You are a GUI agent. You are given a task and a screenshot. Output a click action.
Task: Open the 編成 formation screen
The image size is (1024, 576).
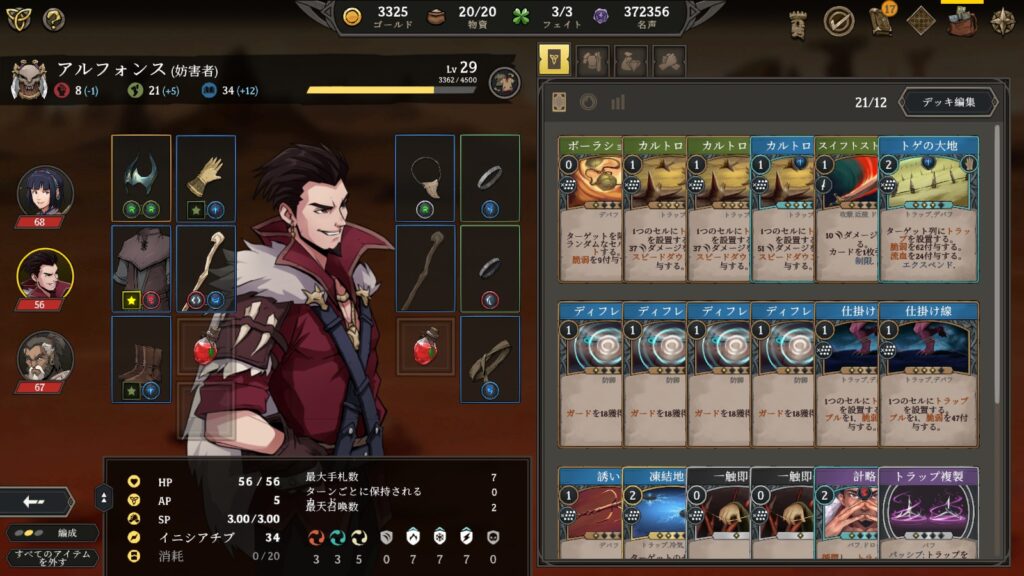pos(52,533)
